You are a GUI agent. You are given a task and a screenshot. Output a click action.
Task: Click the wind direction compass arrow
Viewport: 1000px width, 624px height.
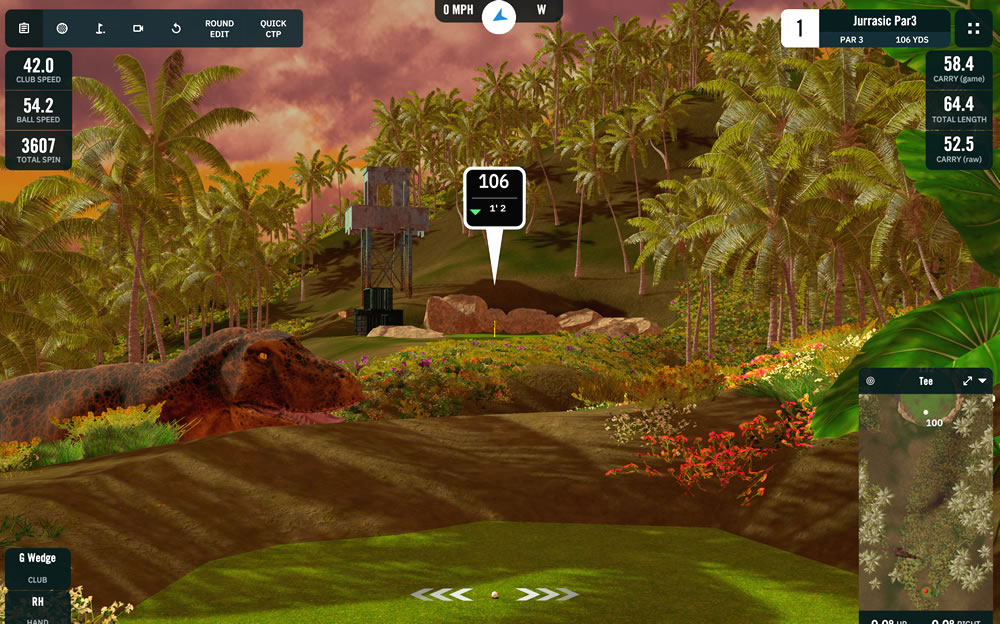[498, 15]
